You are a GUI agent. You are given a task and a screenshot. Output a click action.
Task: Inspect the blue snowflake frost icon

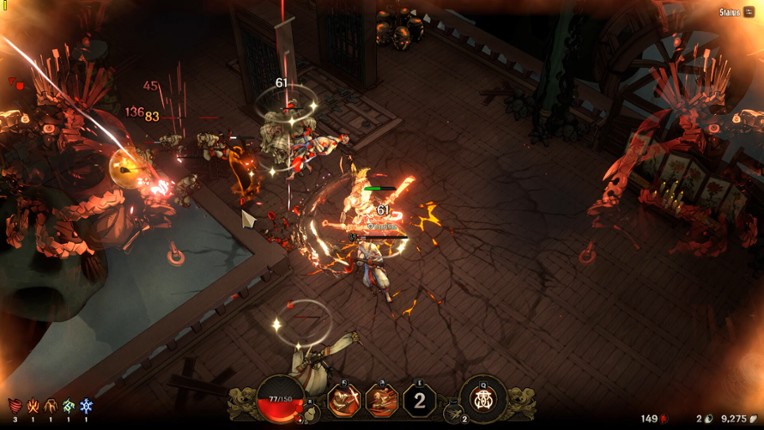86,406
